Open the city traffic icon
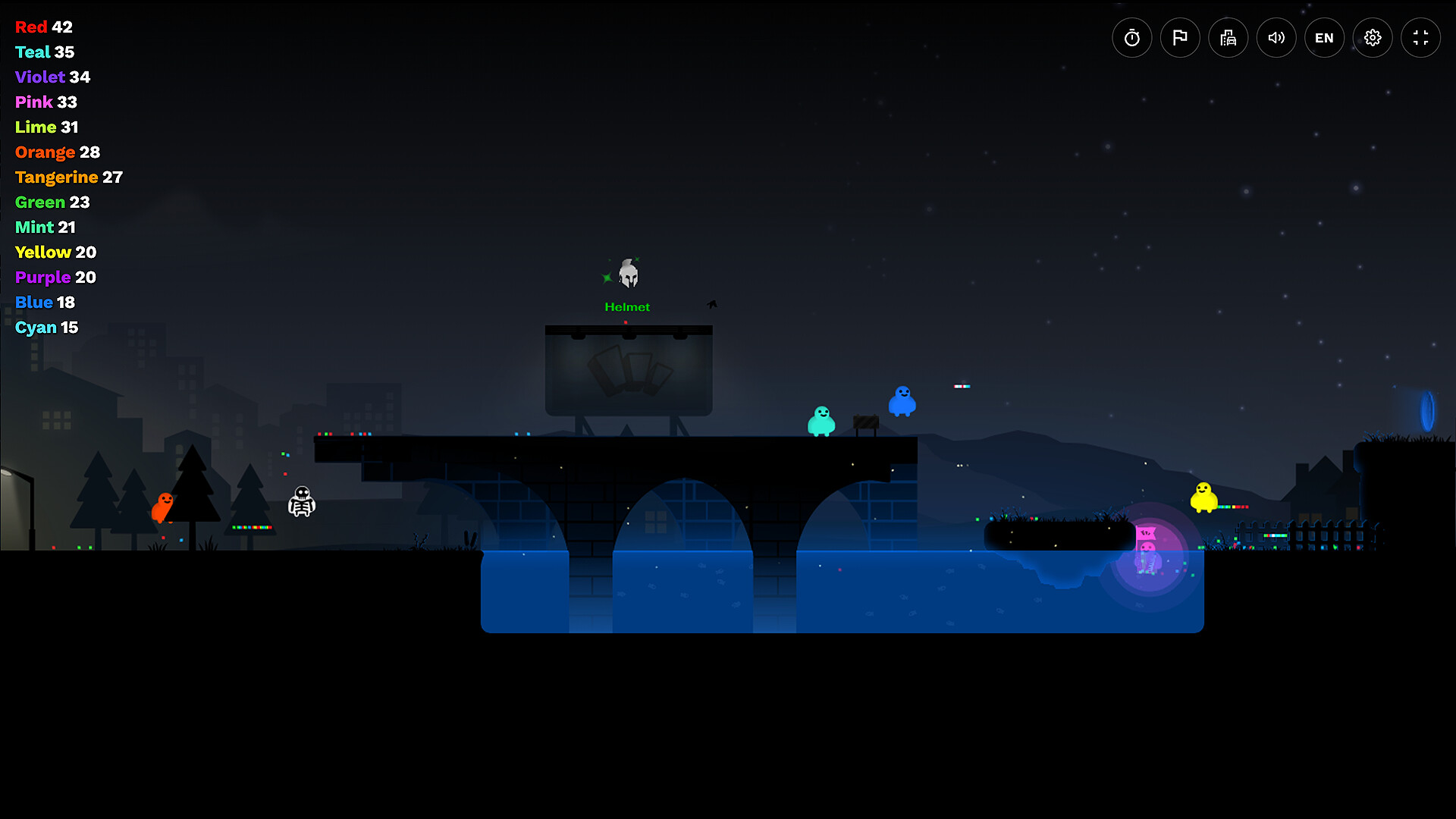Image resolution: width=1456 pixels, height=819 pixels. coord(1228,37)
